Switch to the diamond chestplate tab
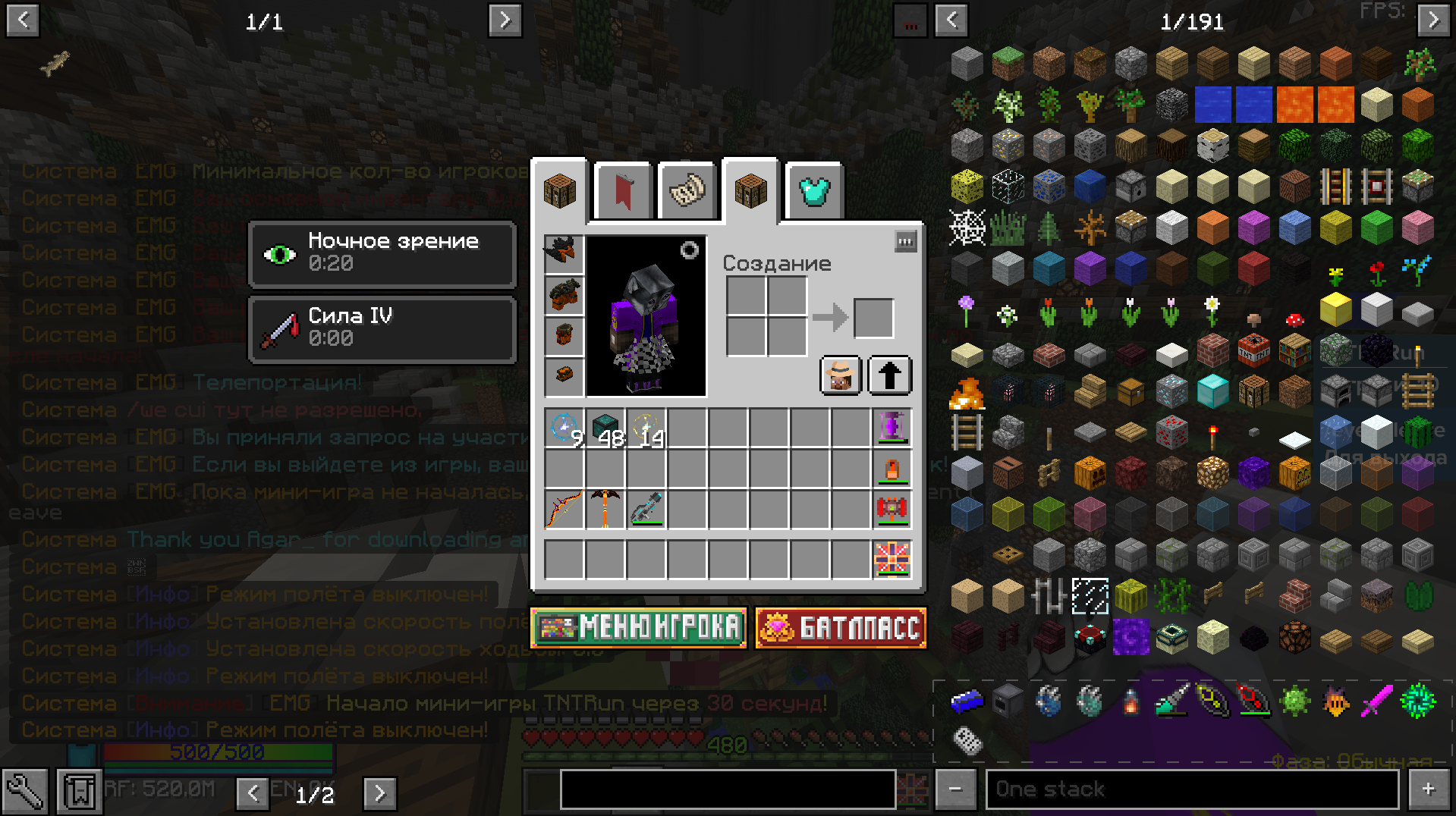Screen dimensions: 1456x816 [x=815, y=191]
